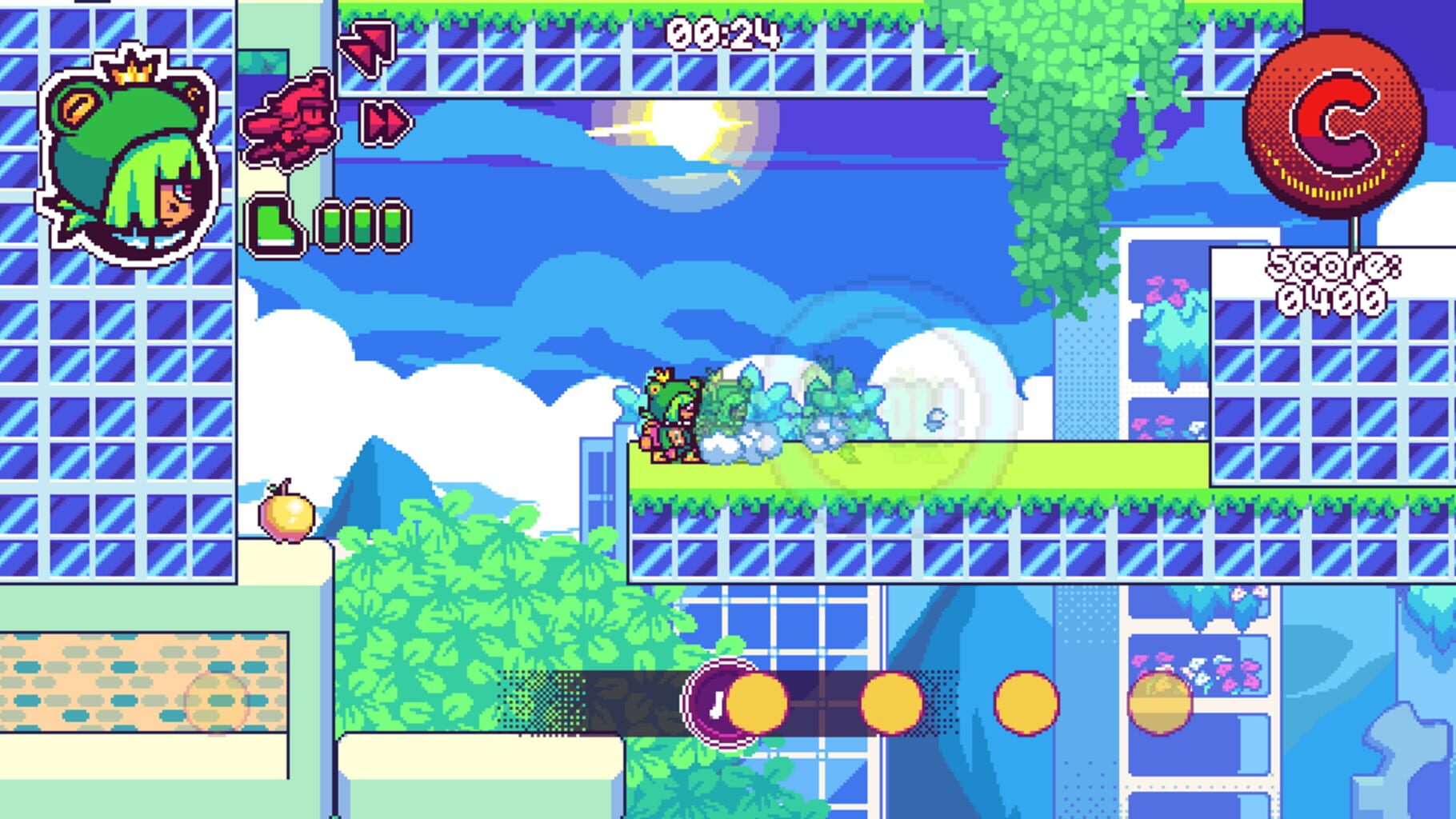This screenshot has height=819, width=1456.
Task: Click the diagonal red dash arrow icon
Action: point(364,44)
